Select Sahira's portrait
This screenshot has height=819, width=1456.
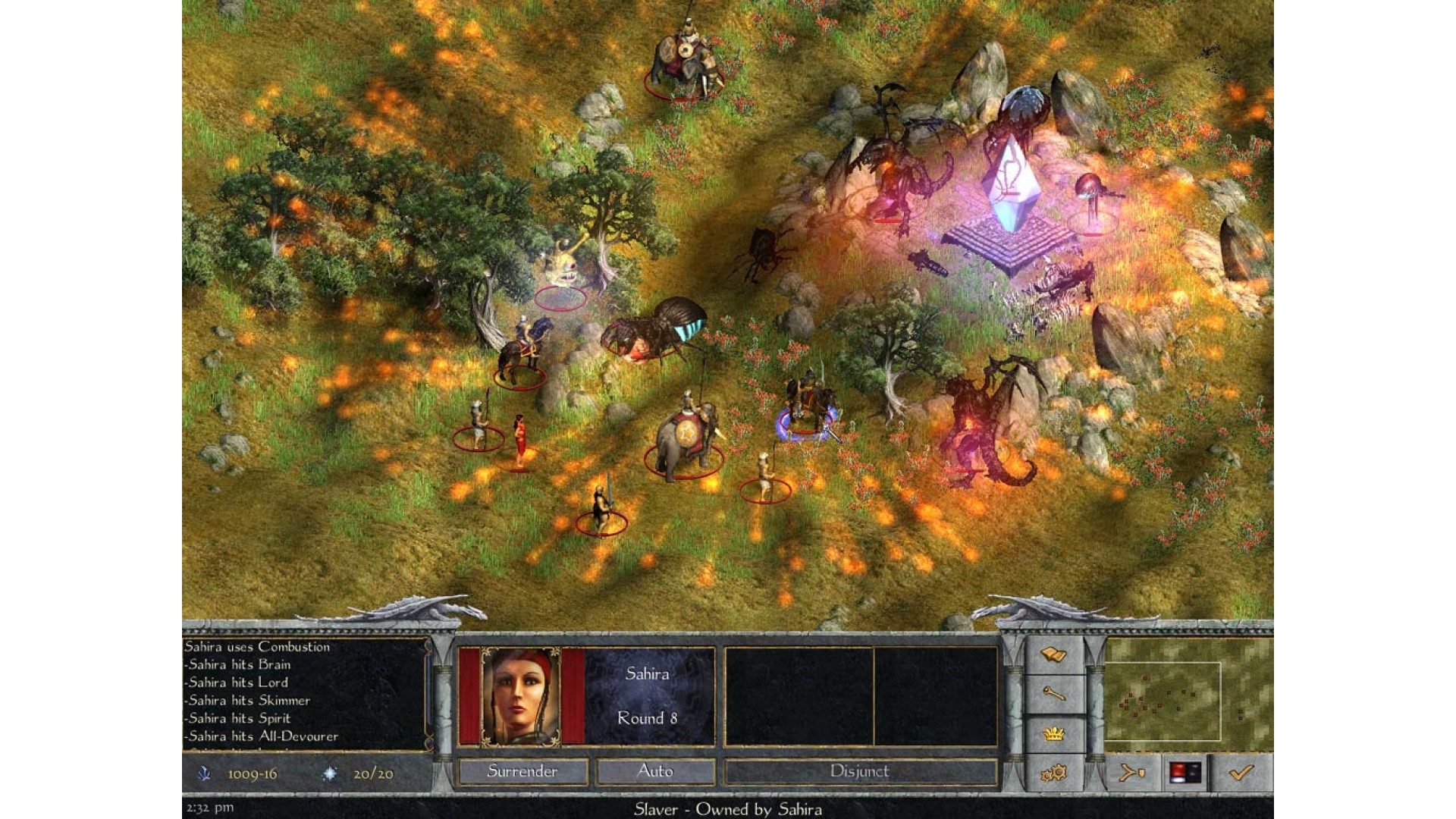click(x=521, y=696)
